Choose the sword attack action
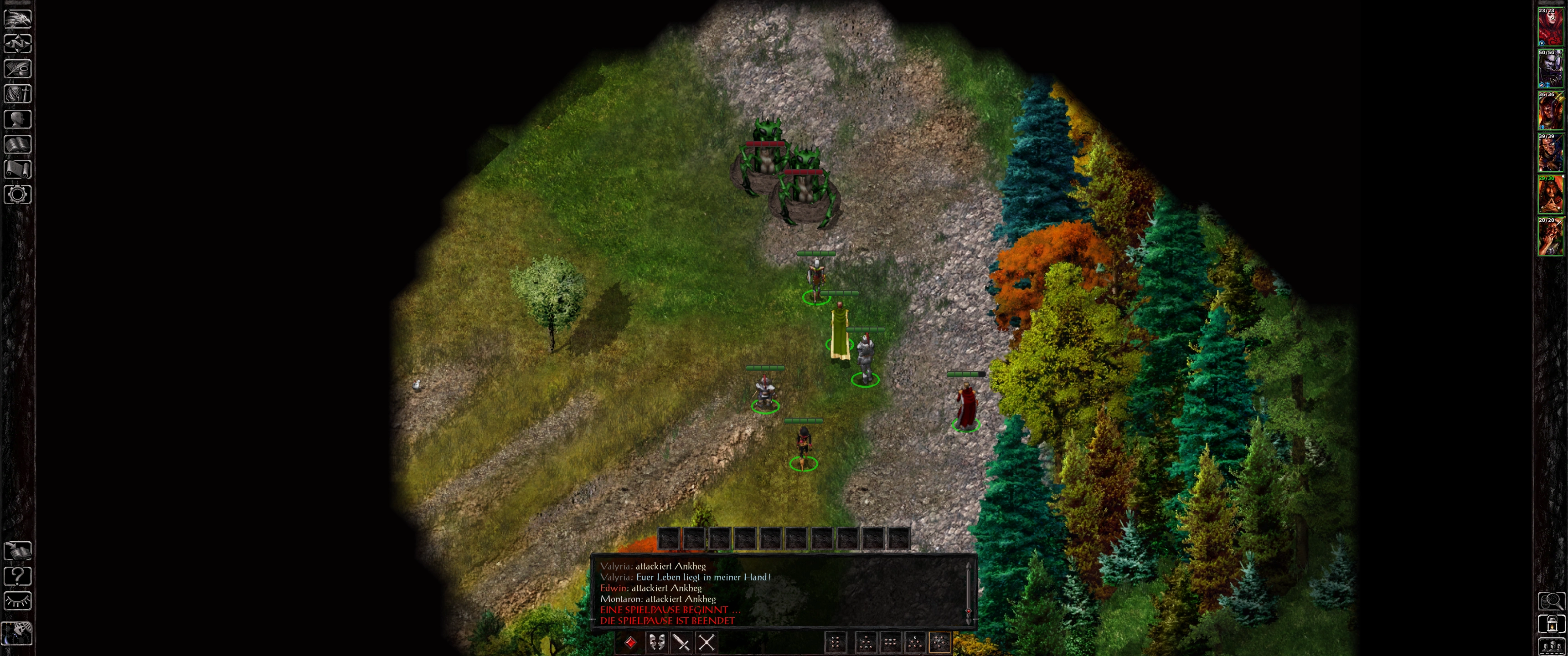 click(681, 642)
